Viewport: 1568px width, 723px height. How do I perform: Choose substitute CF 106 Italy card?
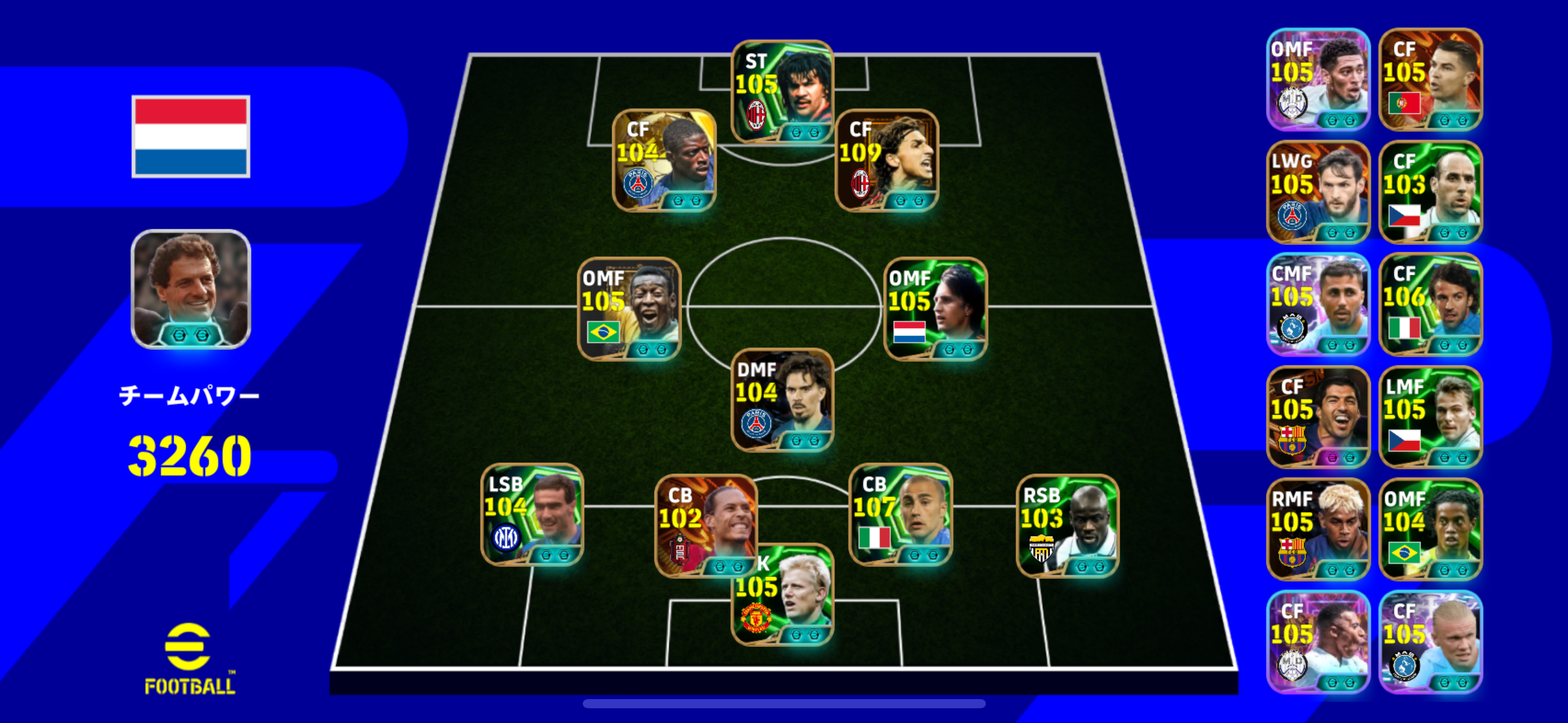click(1431, 304)
